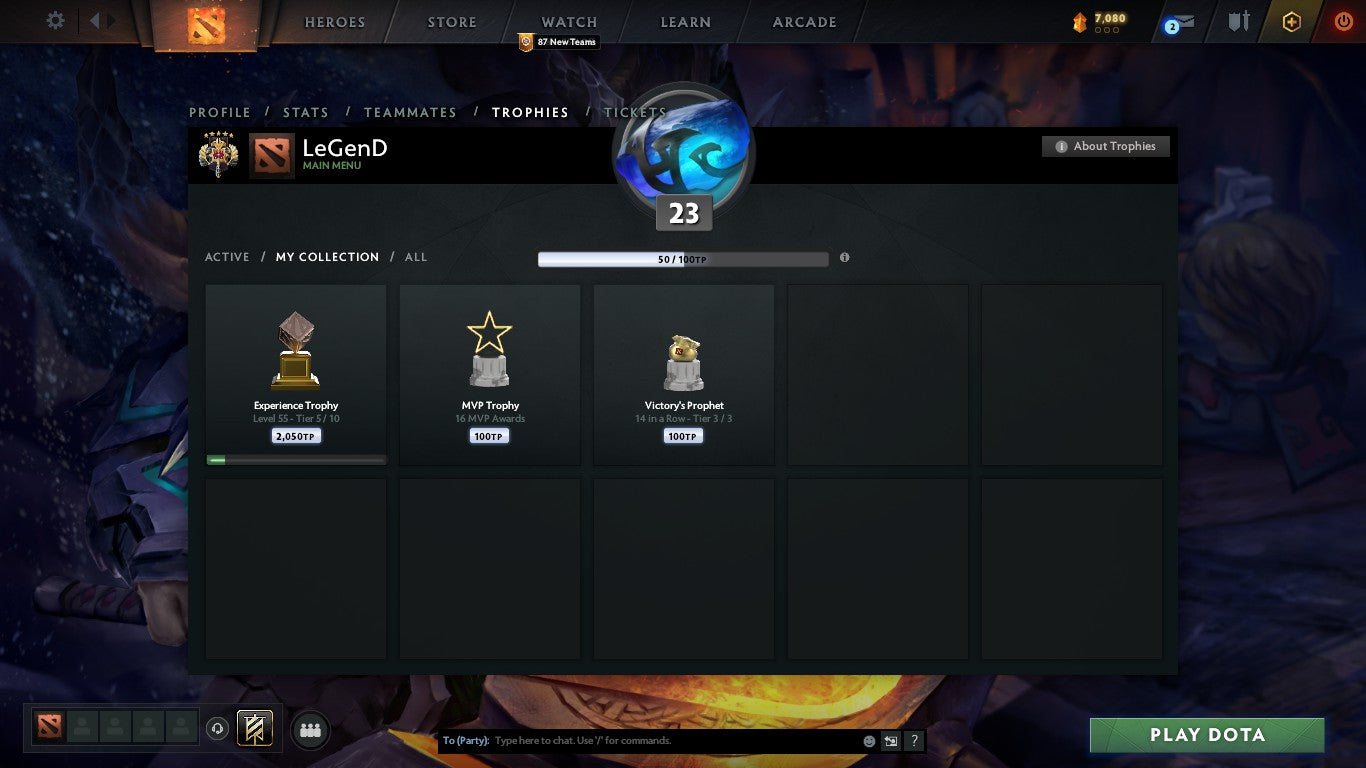Click the 50/100TP progress bar
This screenshot has width=1366, height=768.
pyautogui.click(x=683, y=258)
